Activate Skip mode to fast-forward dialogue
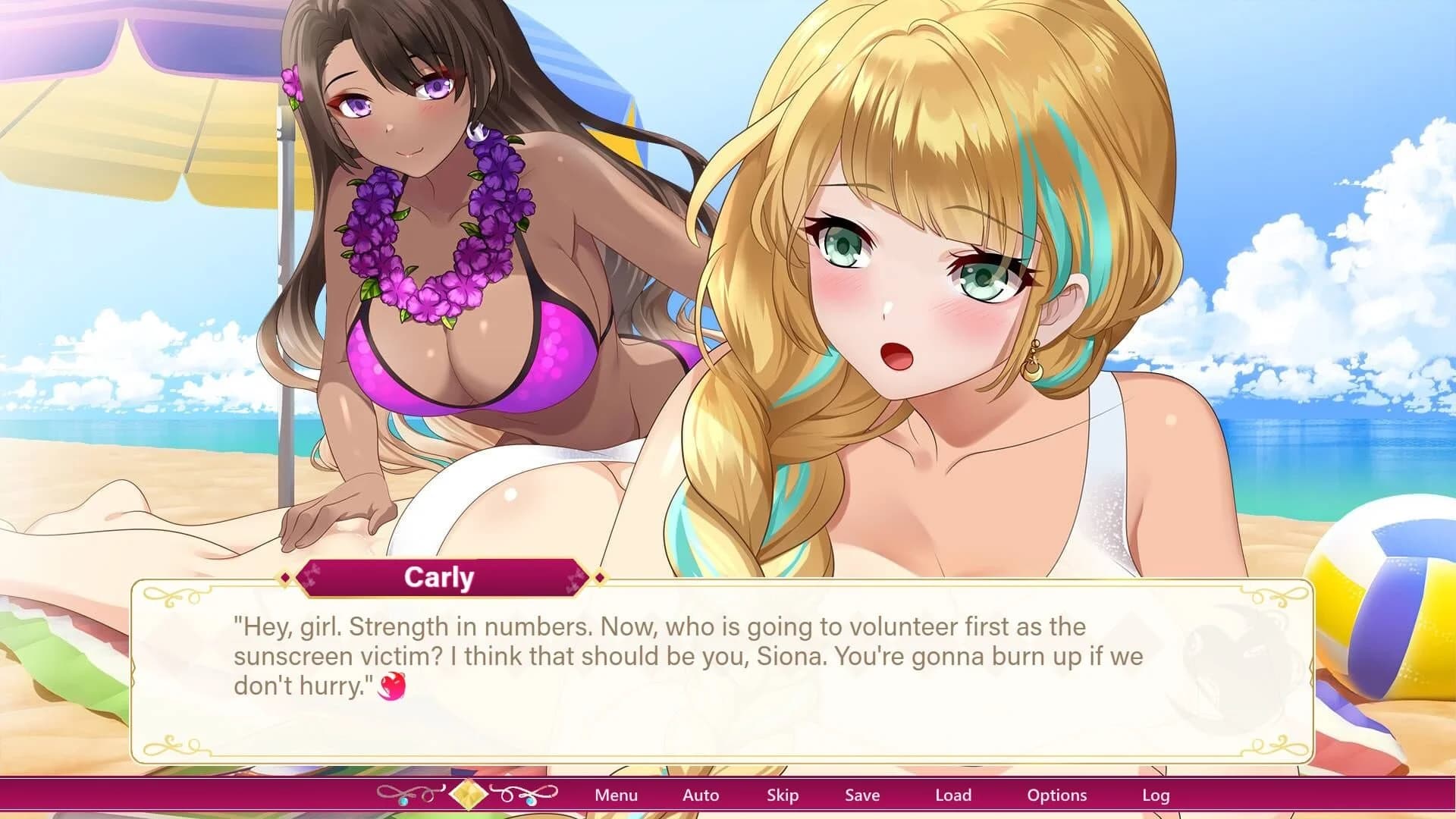Image resolution: width=1456 pixels, height=819 pixels. point(783,795)
